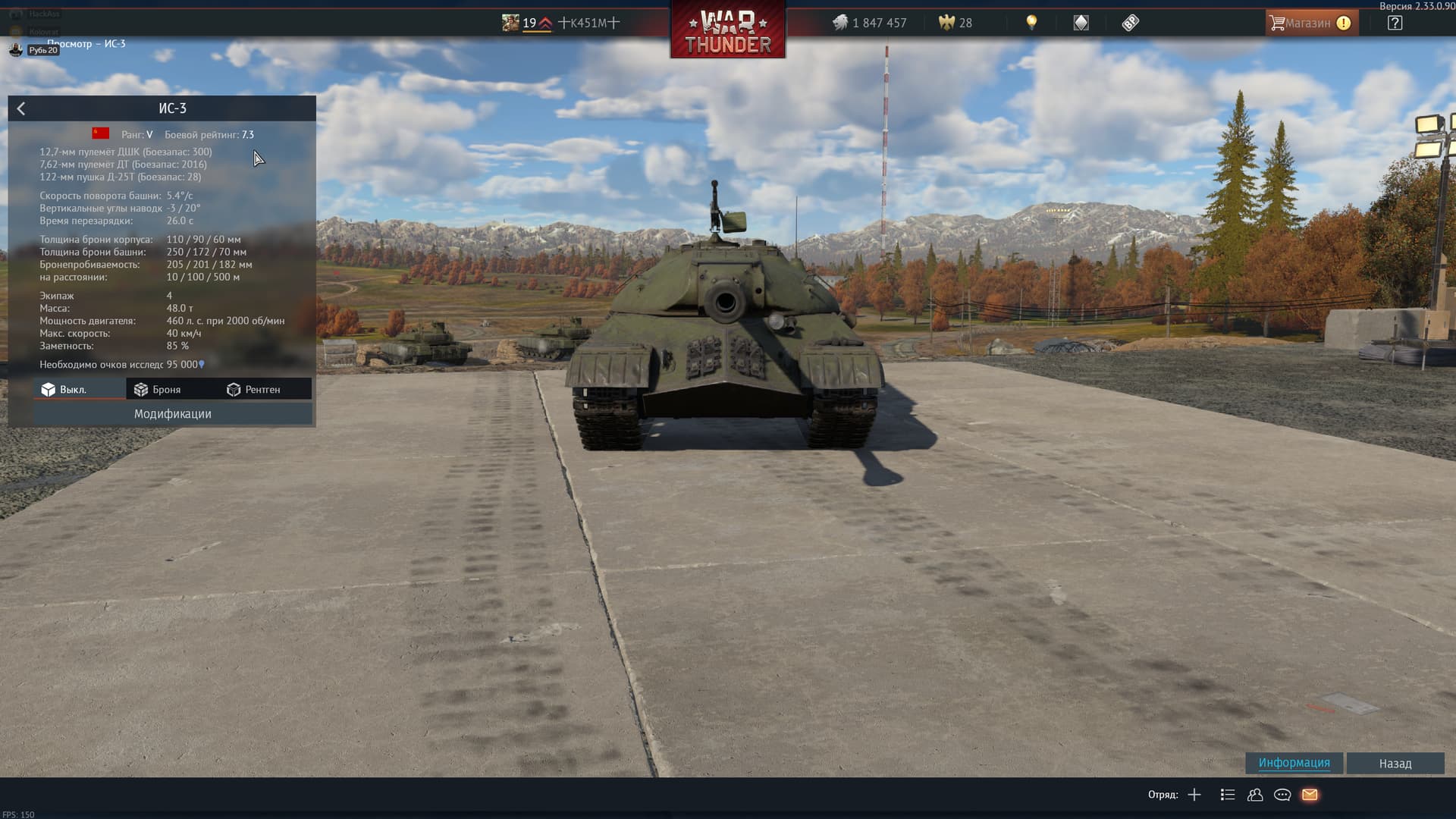The height and width of the screenshot is (819, 1456).
Task: Open the lightbulb hints icon
Action: coord(1031,23)
